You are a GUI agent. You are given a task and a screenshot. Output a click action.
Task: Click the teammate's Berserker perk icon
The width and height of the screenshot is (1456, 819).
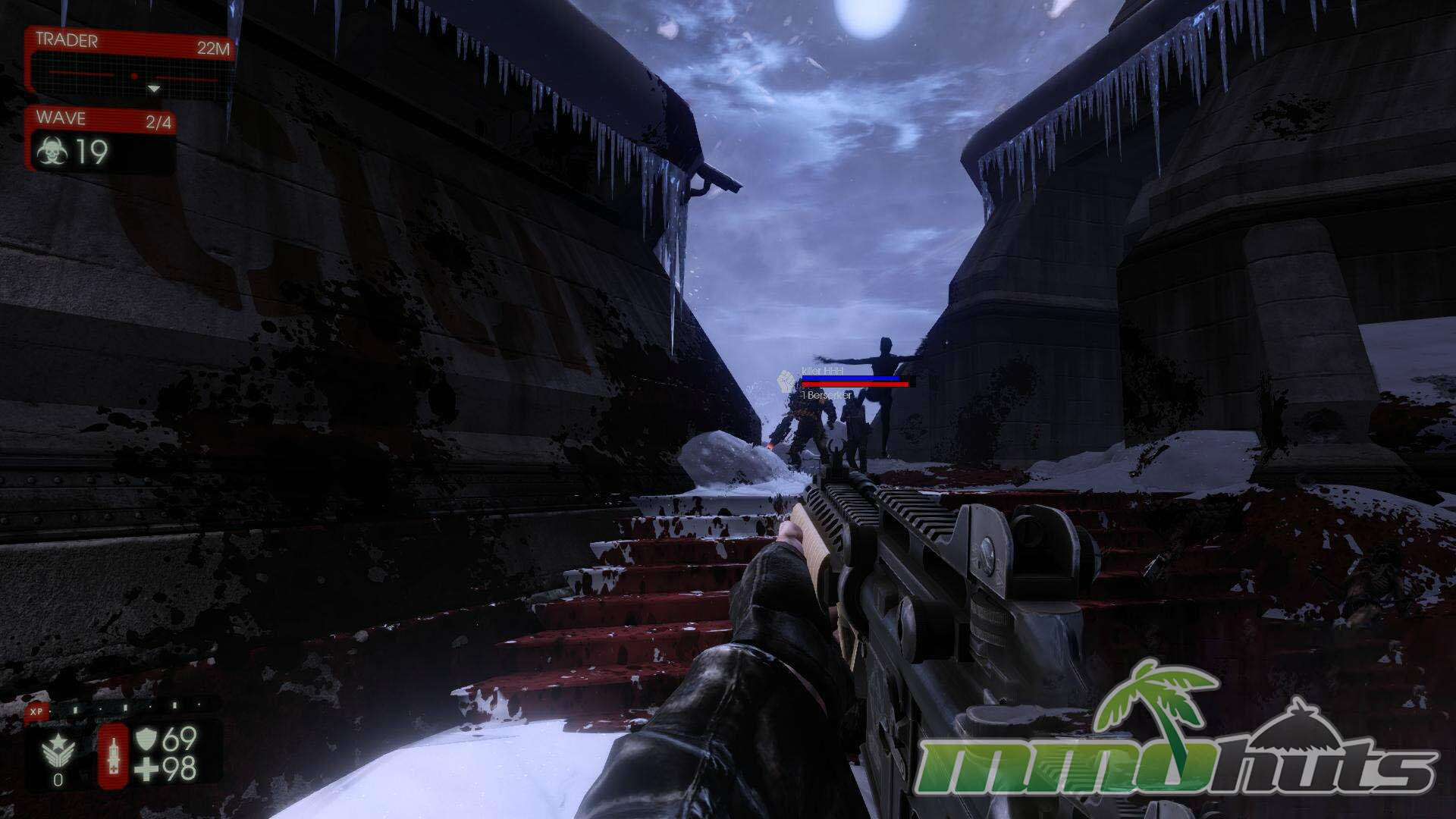[x=786, y=380]
